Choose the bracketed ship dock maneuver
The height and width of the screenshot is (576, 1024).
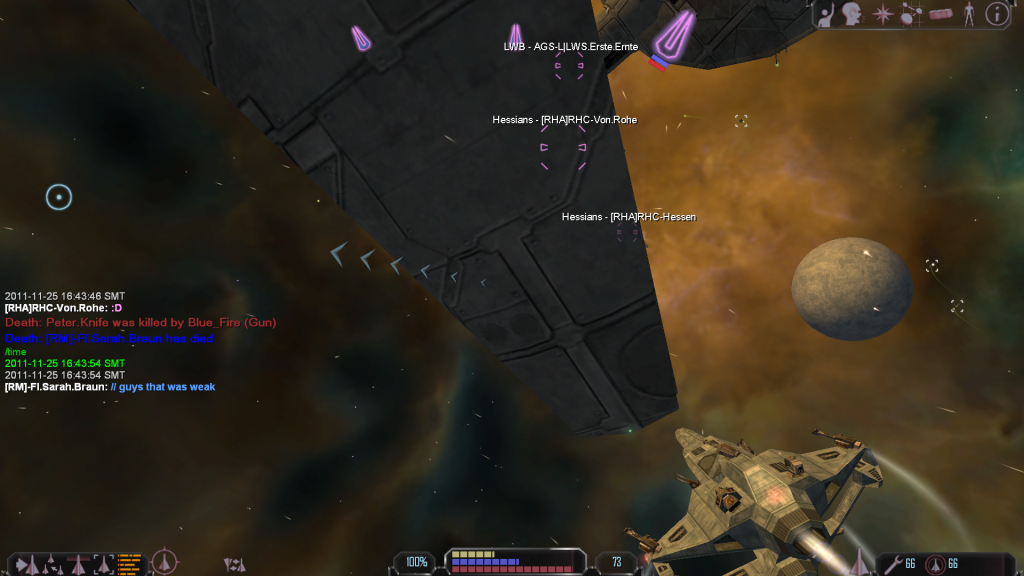[103, 564]
